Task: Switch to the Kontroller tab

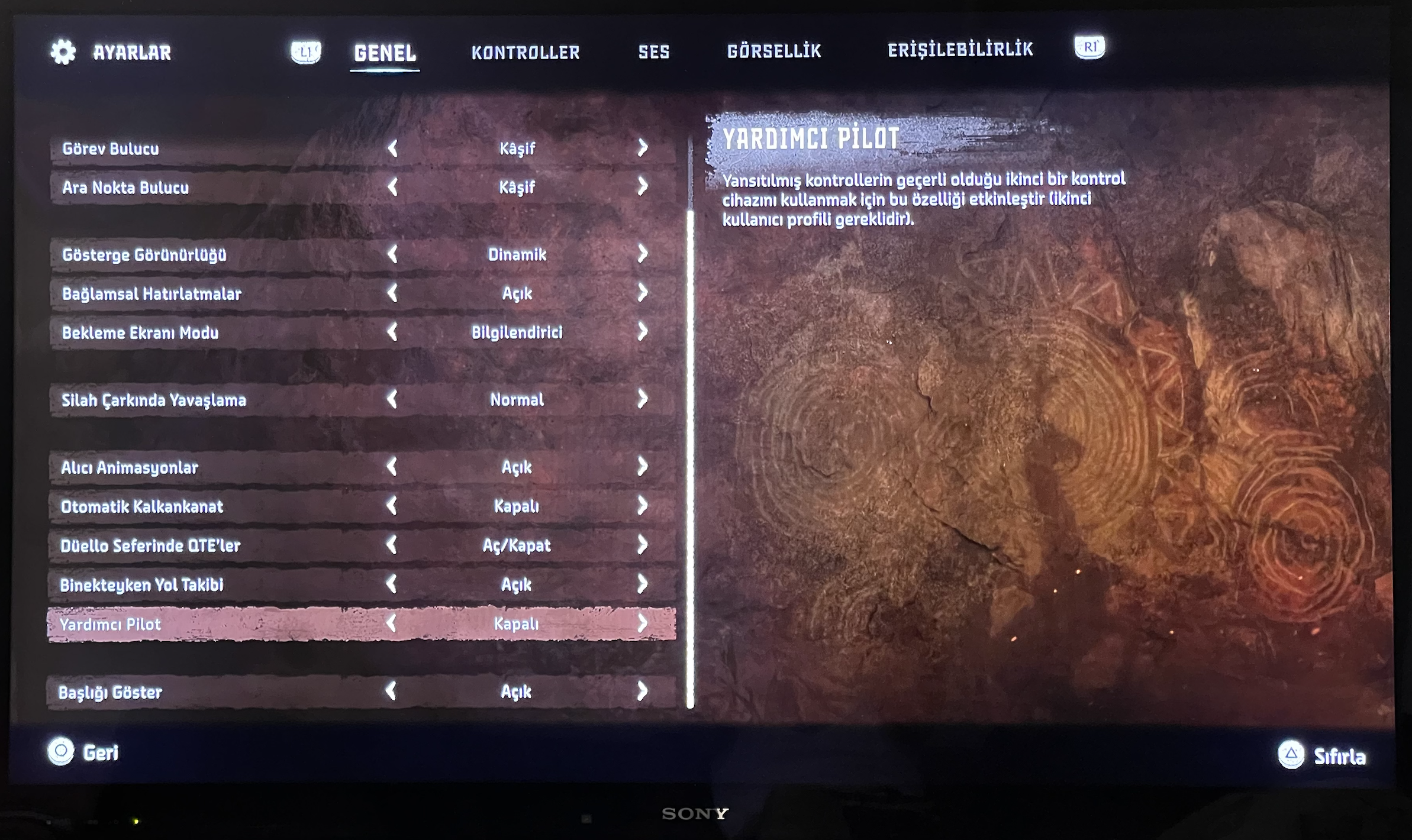Action: click(526, 53)
